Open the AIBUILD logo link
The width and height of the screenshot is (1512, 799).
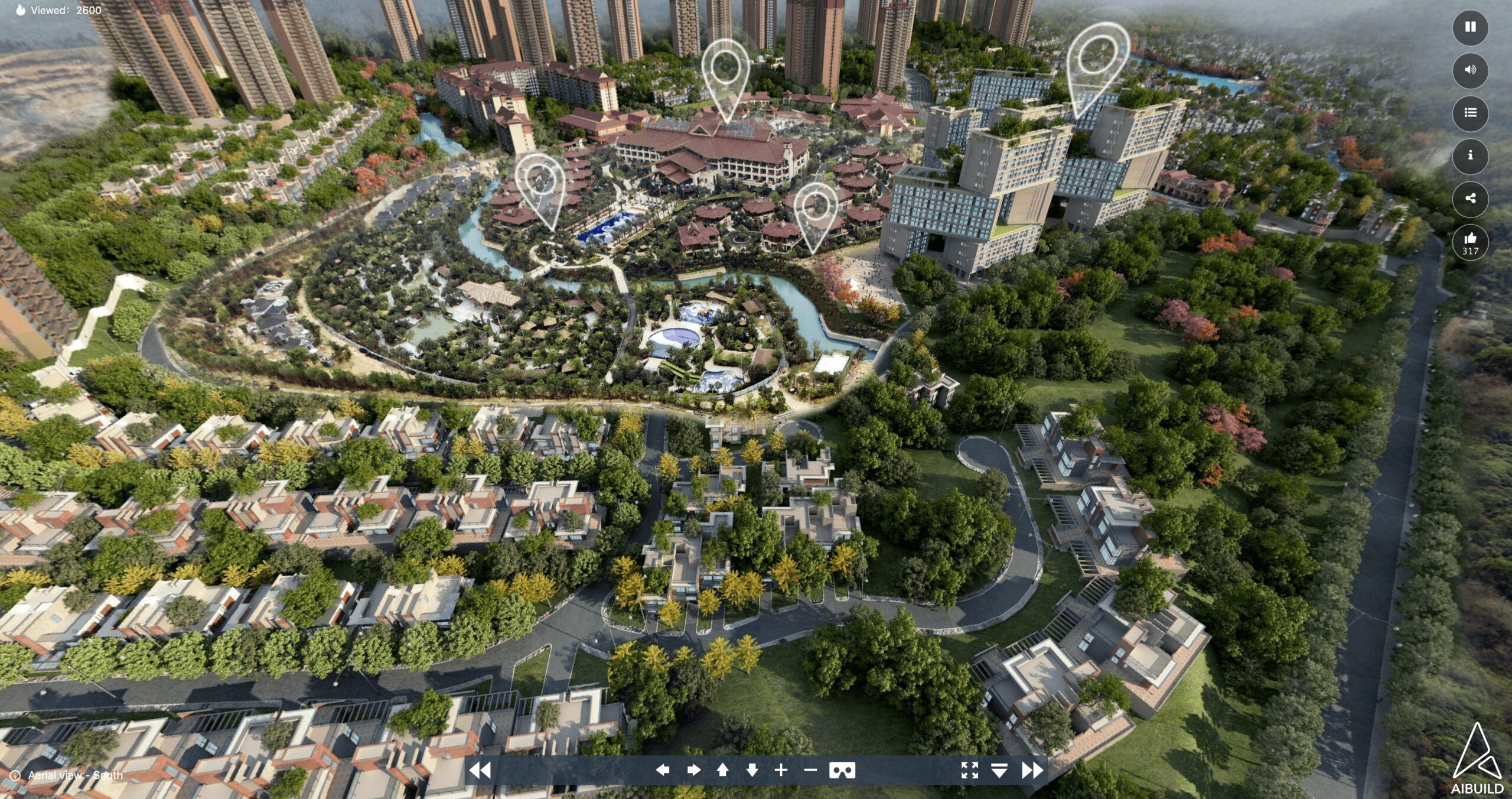click(1477, 761)
